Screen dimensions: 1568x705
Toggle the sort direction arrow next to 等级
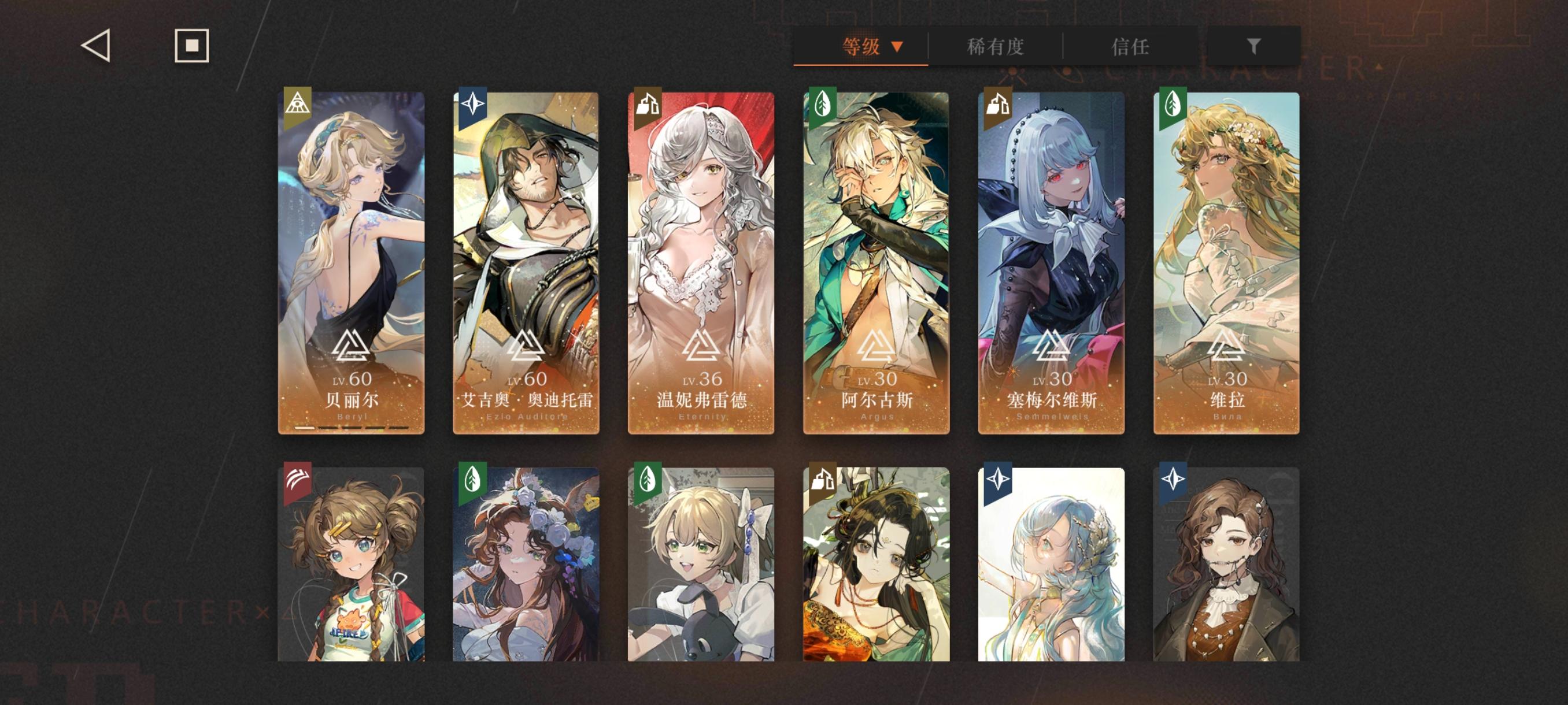[896, 46]
